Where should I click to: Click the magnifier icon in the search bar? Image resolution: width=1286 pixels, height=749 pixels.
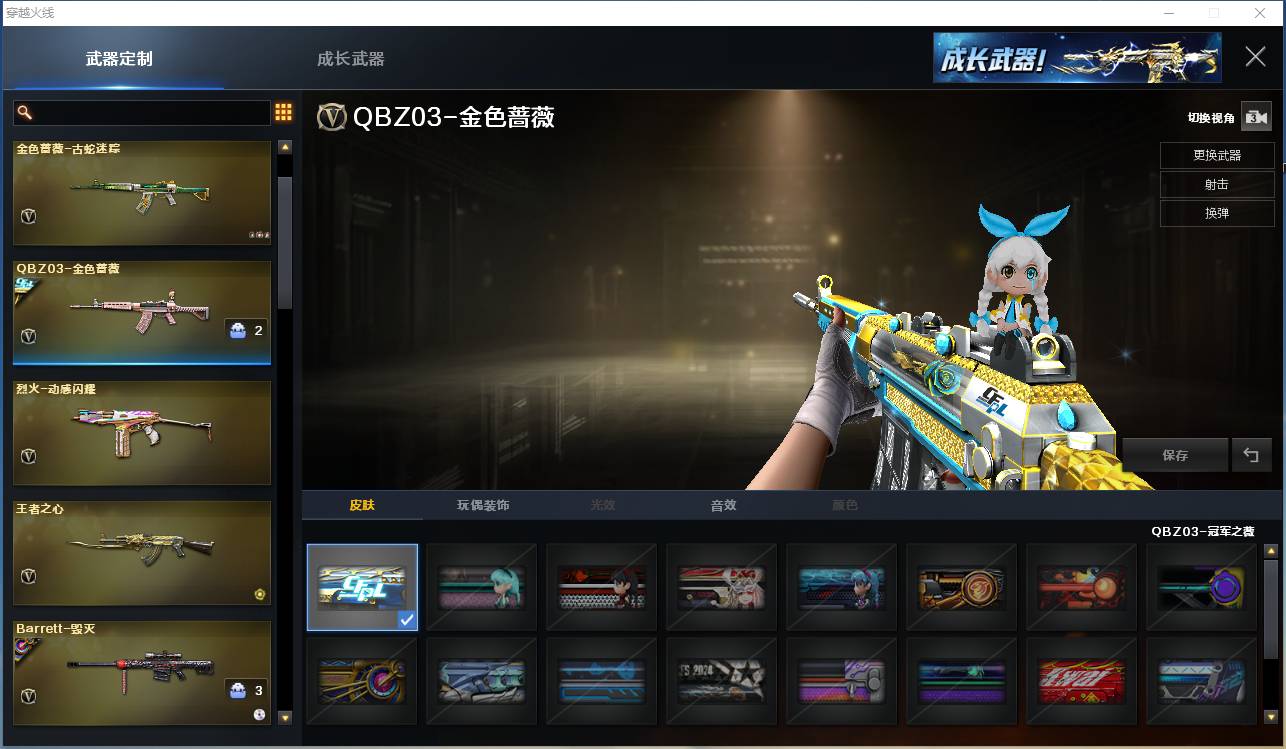pyautogui.click(x=24, y=112)
